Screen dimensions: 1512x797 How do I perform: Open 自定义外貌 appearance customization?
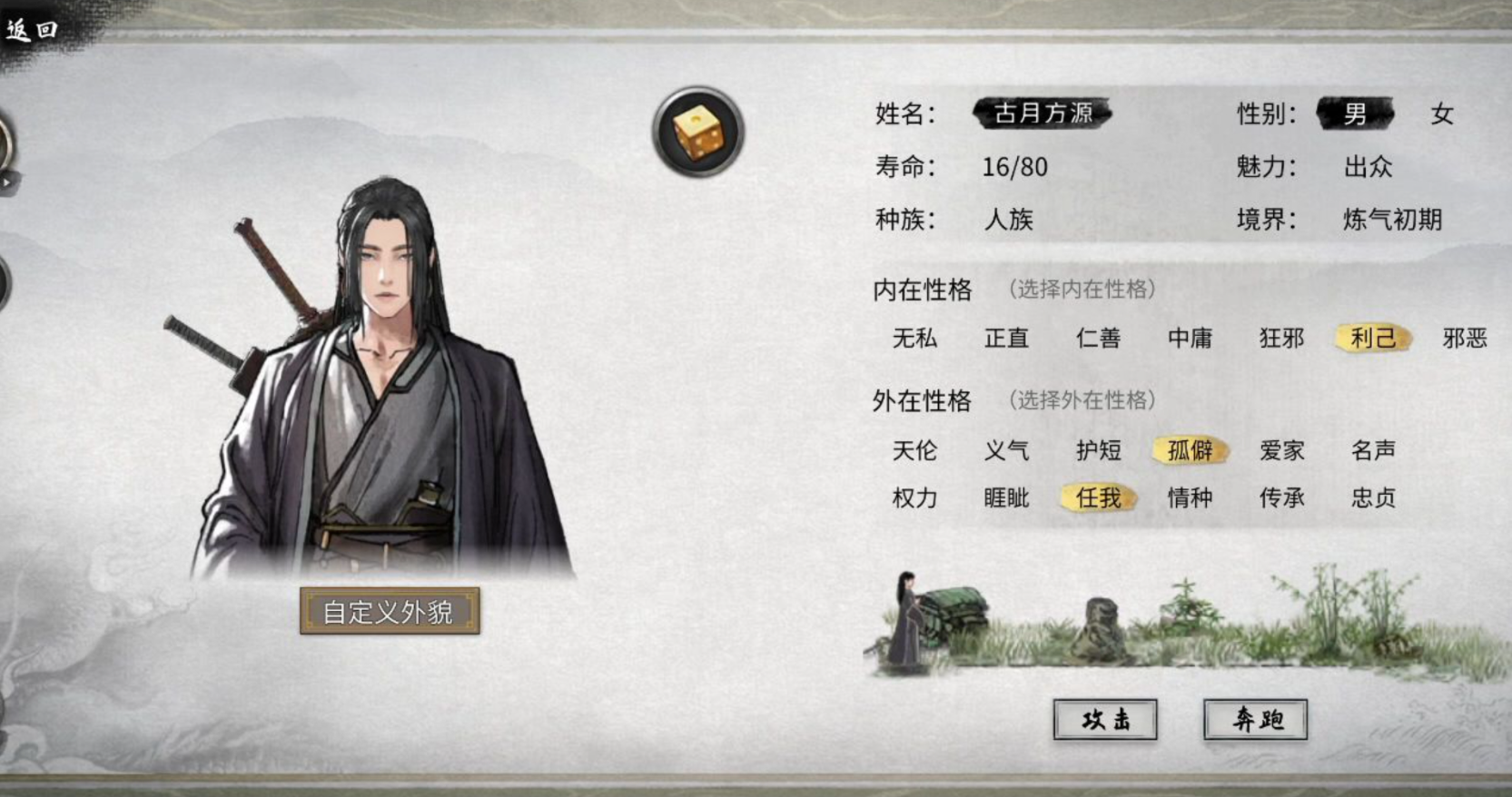390,610
